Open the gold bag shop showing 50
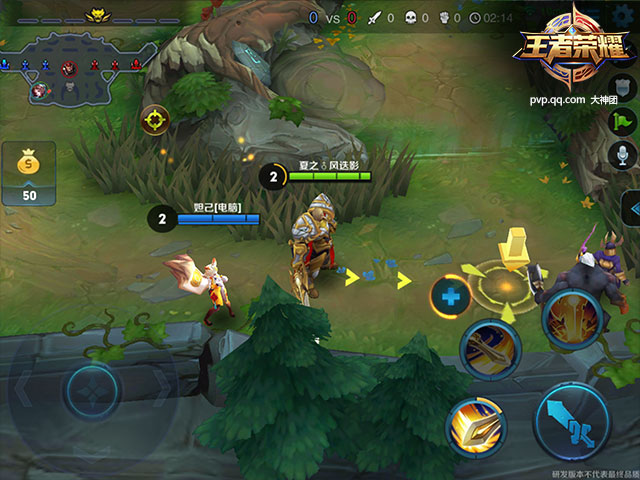 (x=29, y=173)
